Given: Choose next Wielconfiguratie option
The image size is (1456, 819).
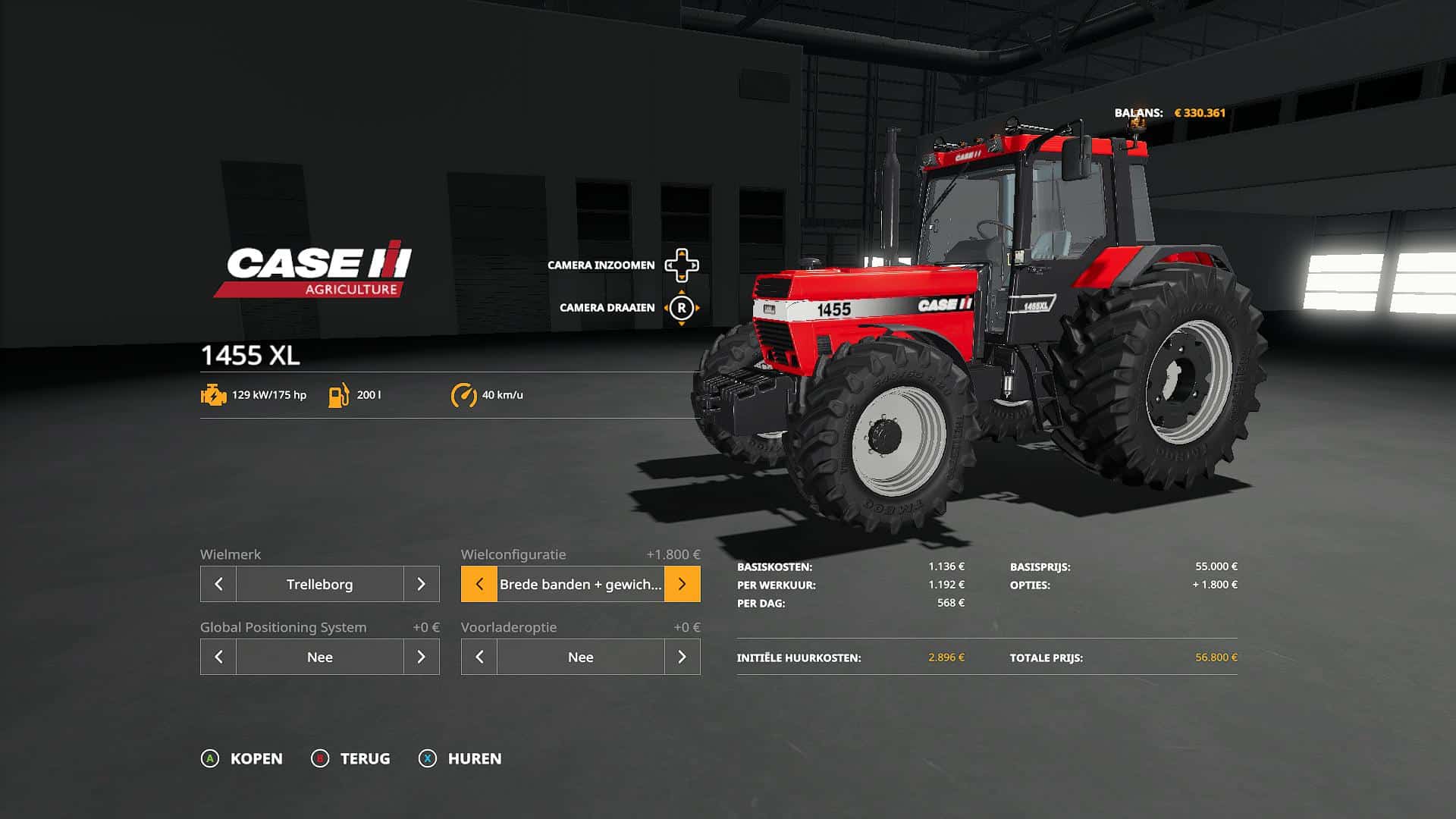Looking at the screenshot, I should 682,584.
